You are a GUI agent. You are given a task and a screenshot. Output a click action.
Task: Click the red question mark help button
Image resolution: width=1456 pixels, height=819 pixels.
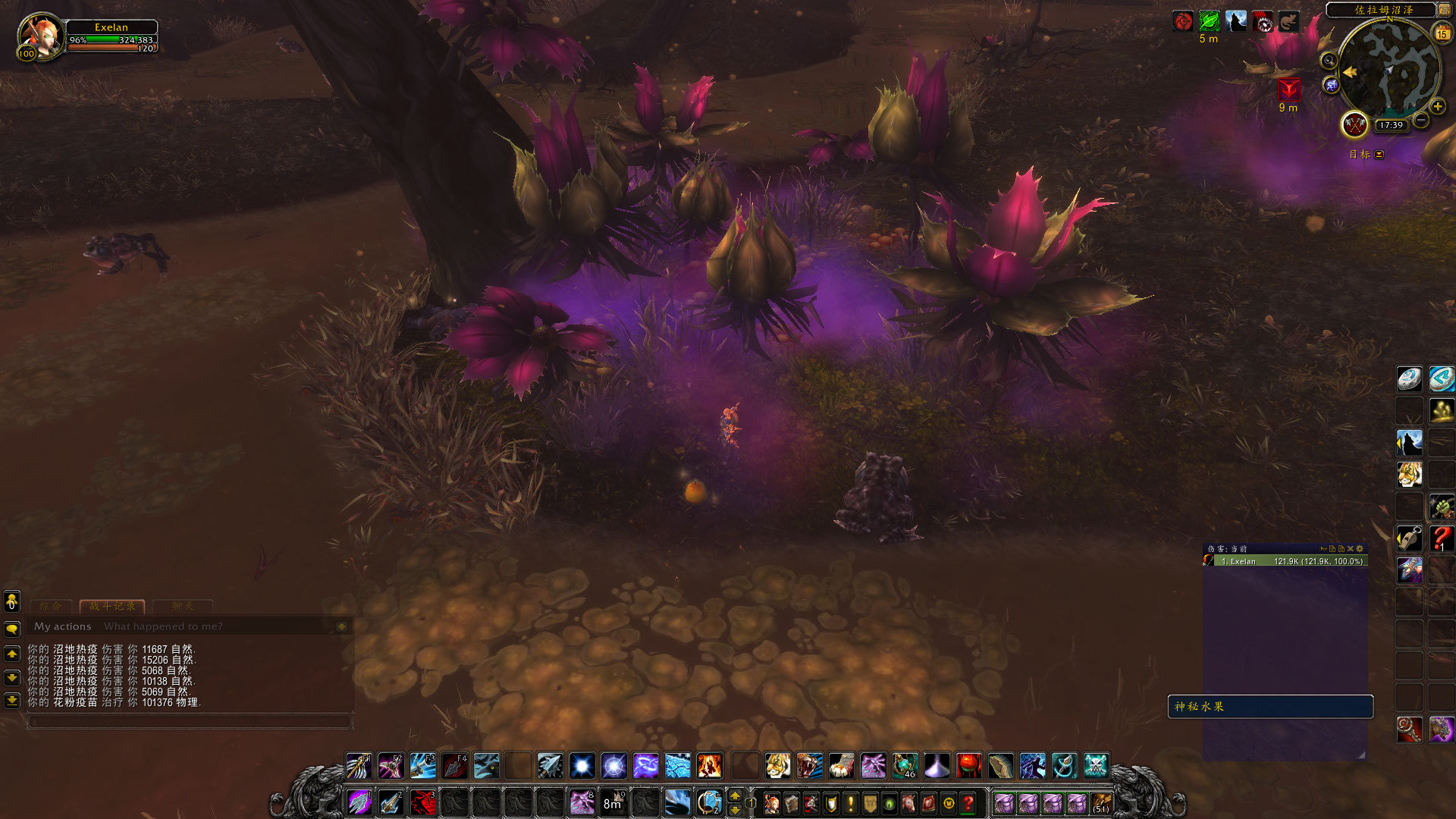(968, 803)
